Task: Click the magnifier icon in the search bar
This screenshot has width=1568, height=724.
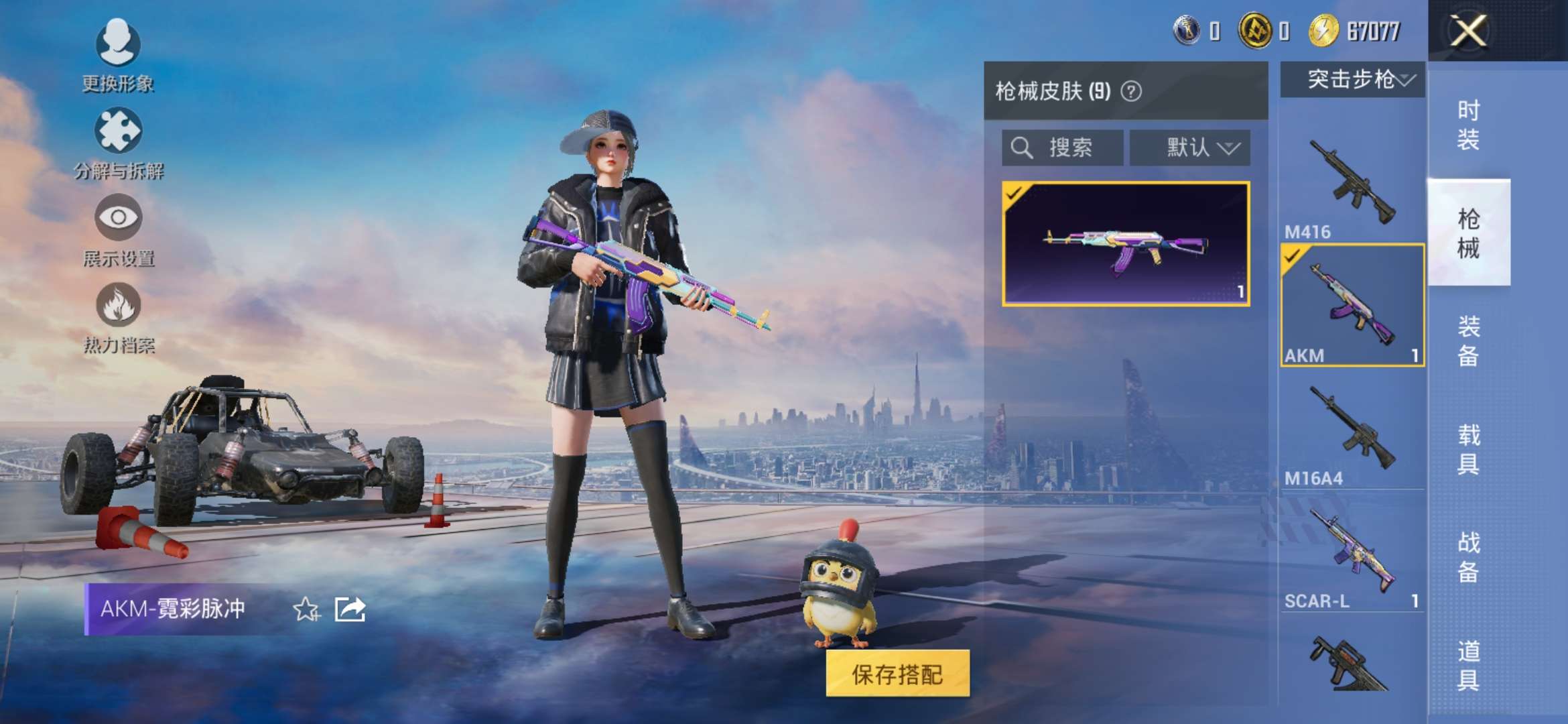Action: pos(1021,147)
